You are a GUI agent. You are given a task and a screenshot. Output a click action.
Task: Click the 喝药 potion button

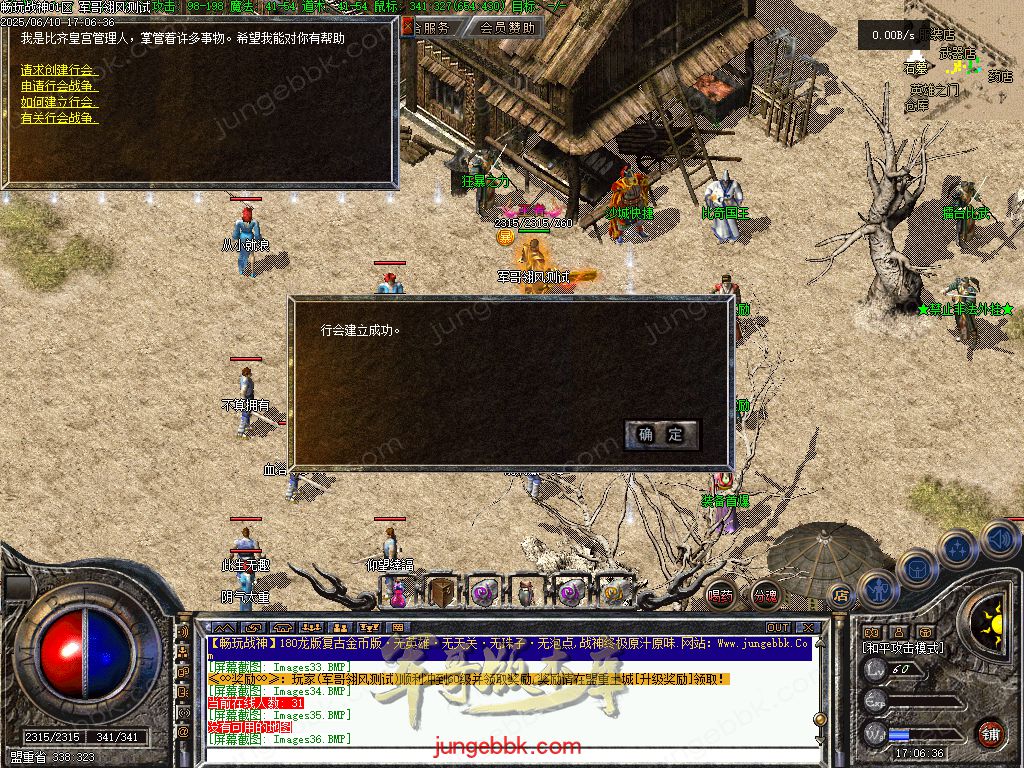tap(720, 595)
